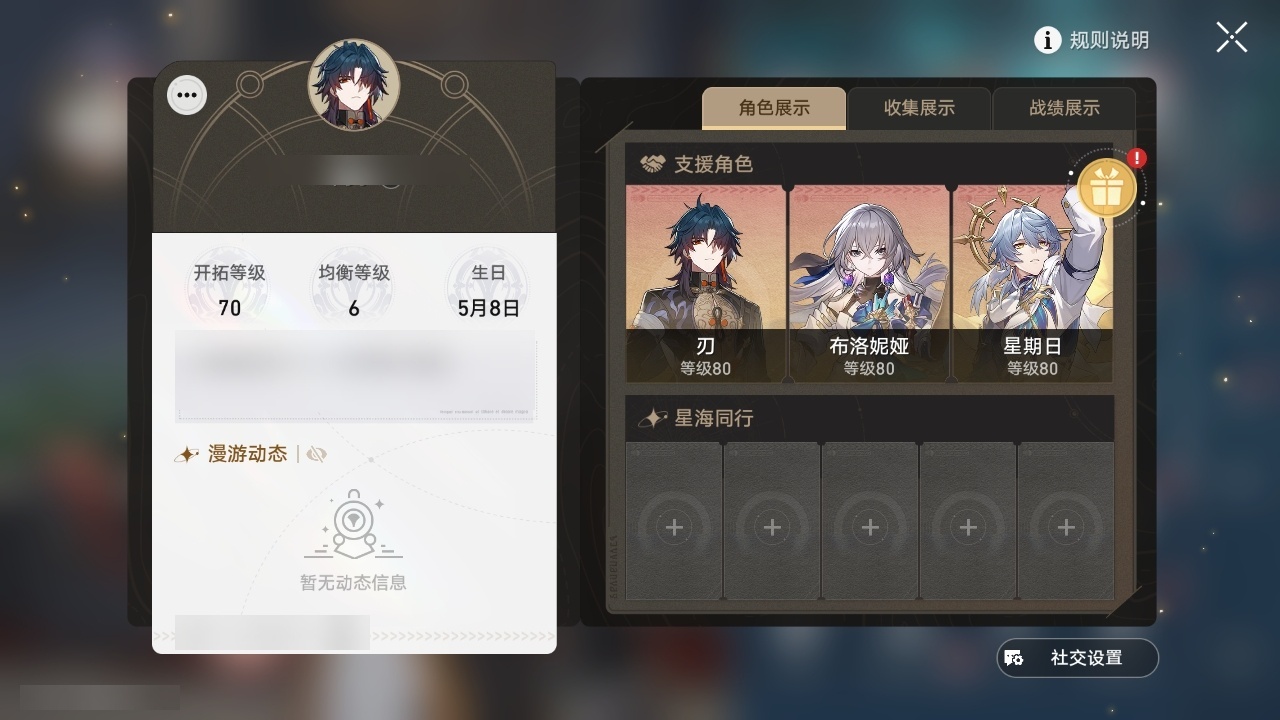Open the more options ellipsis icon
Viewport: 1280px width, 720px height.
pos(186,94)
